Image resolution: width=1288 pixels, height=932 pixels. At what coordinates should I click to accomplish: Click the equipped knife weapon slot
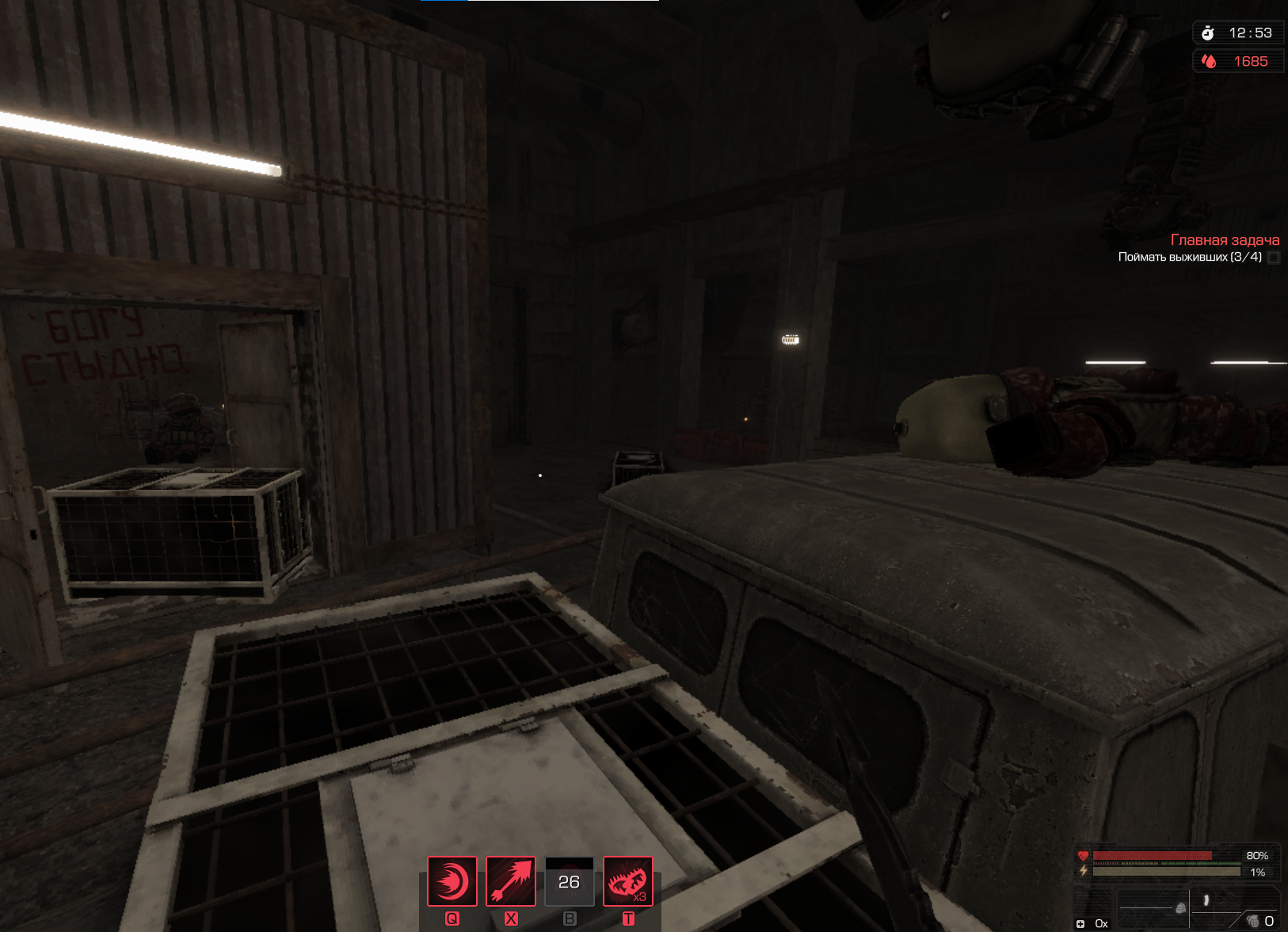pyautogui.click(x=1206, y=900)
